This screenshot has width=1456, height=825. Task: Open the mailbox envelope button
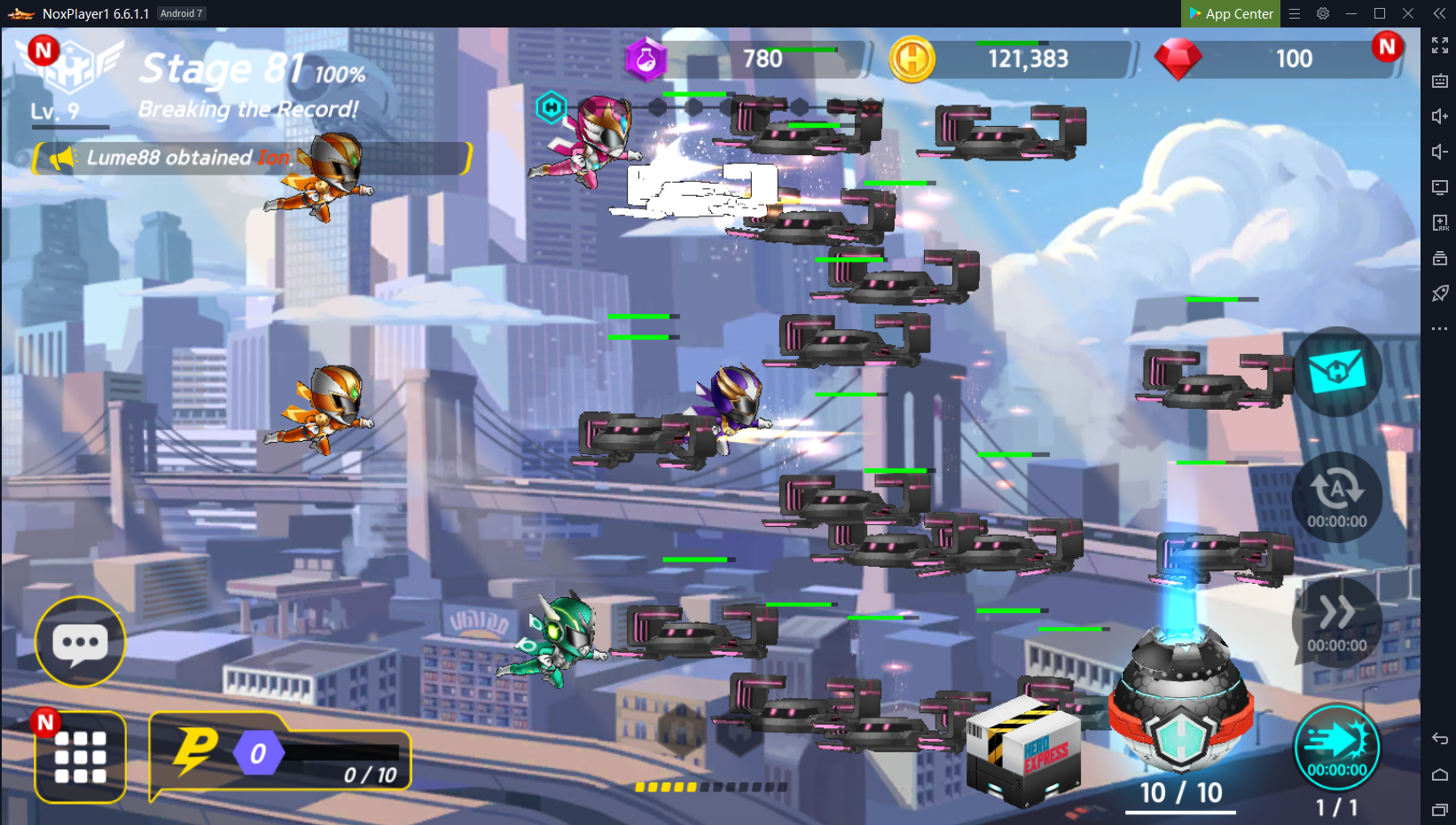[x=1336, y=371]
